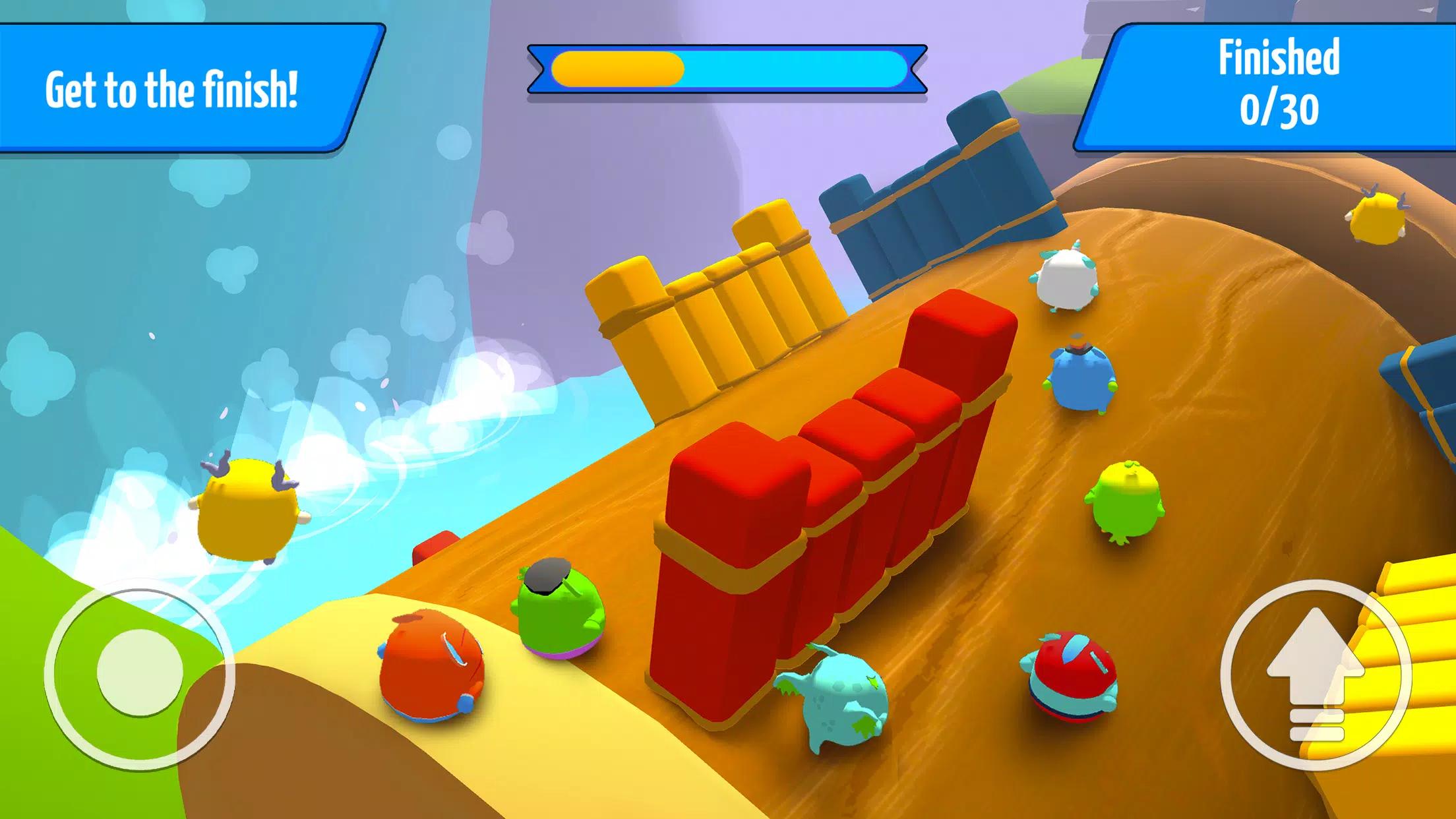Open the Finished 0/30 panel
The height and width of the screenshot is (819, 1456).
click(1280, 81)
